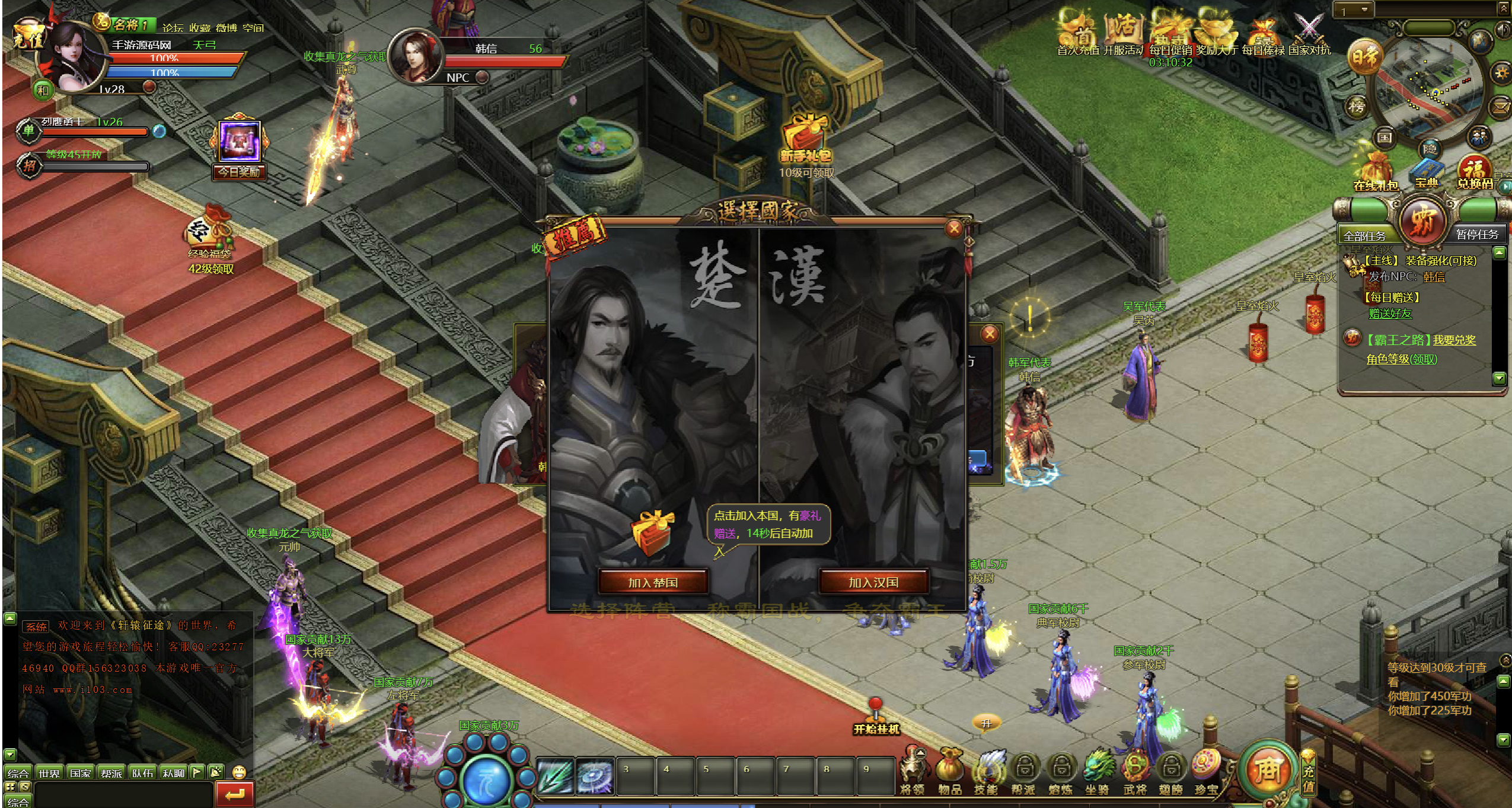Close the 選擇國家 country selection dialog
This screenshot has width=1512, height=808.
point(953,229)
